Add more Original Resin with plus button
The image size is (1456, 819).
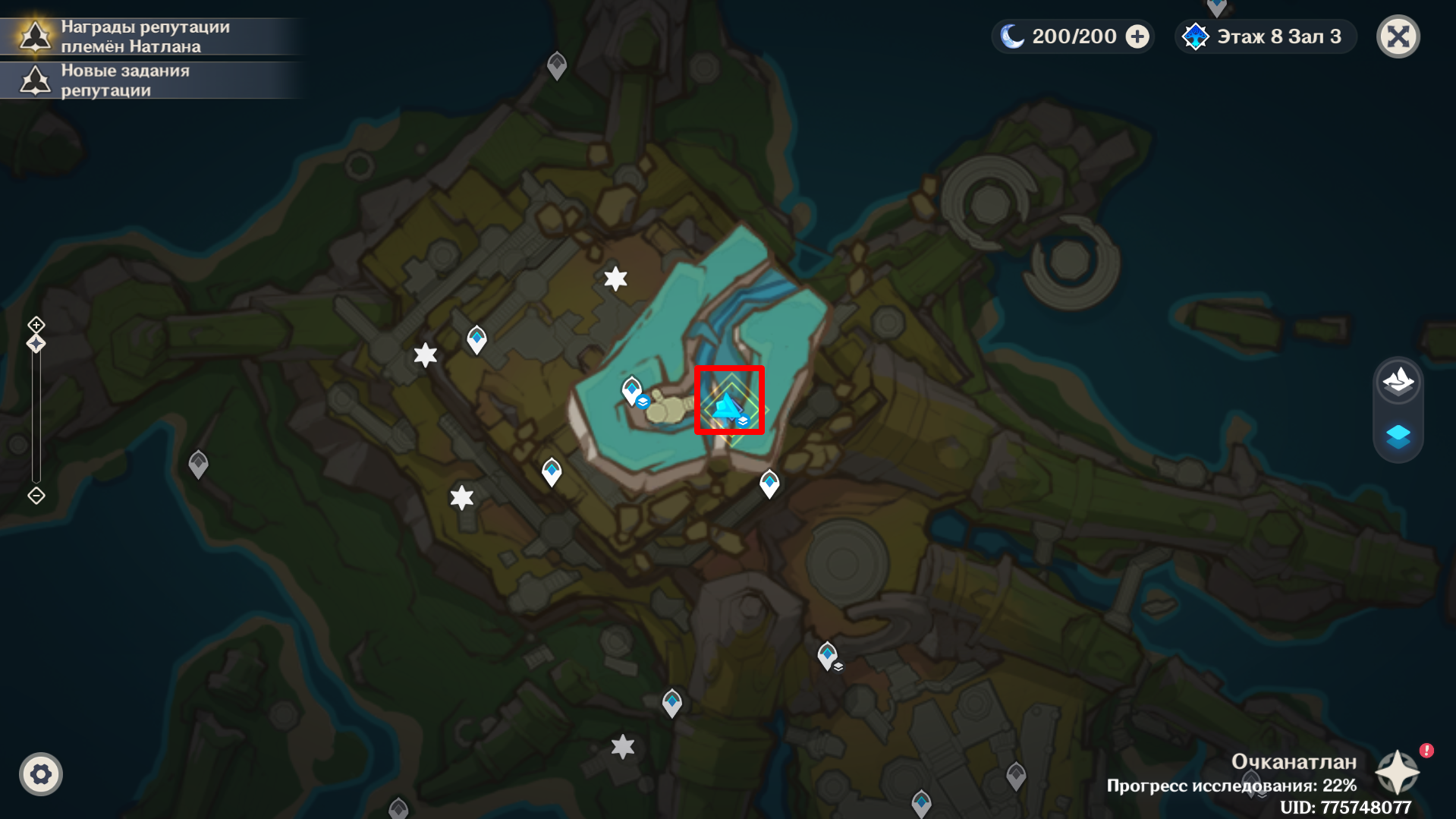(x=1137, y=36)
